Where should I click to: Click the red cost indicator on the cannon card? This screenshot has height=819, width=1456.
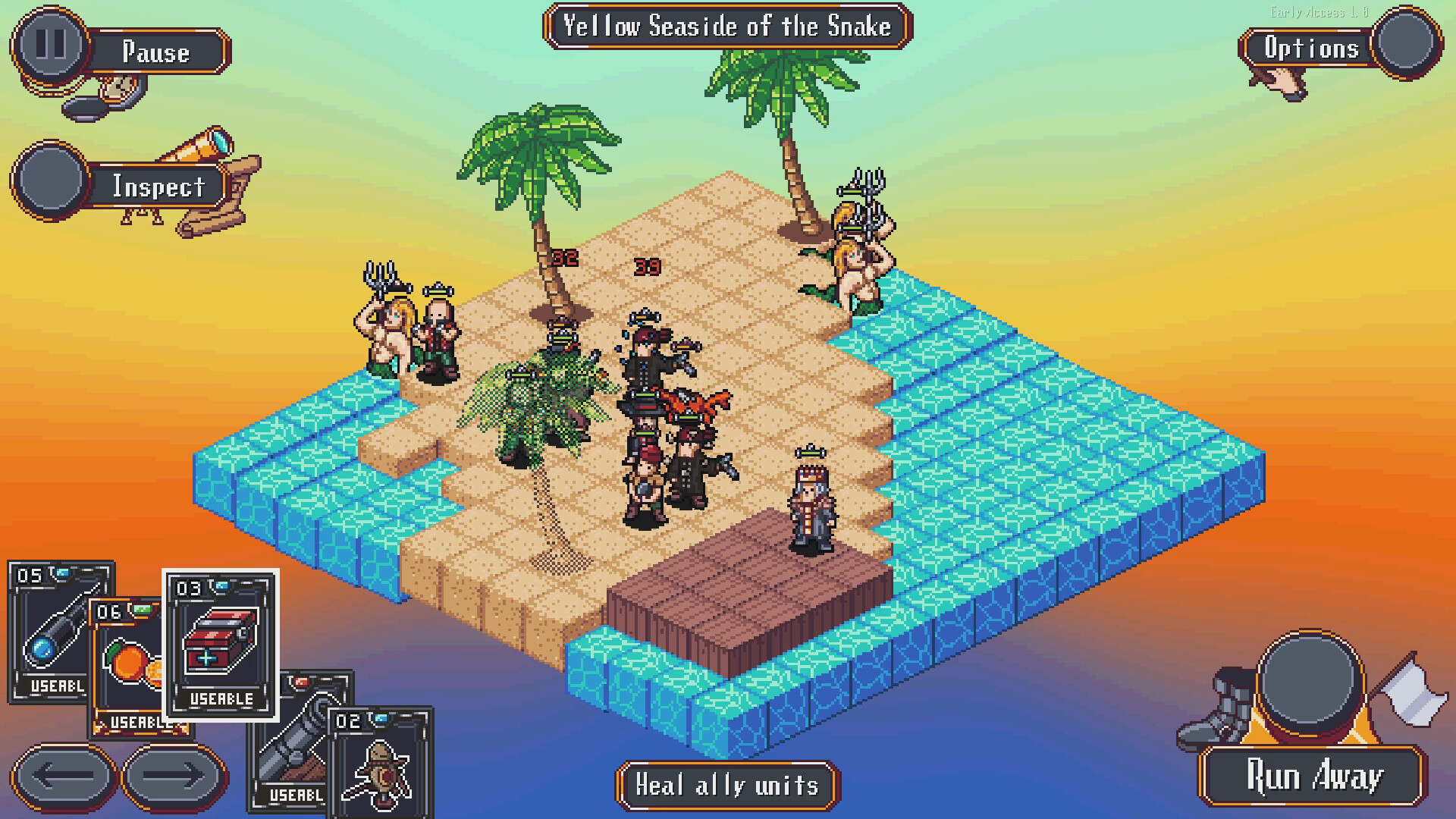(x=302, y=682)
